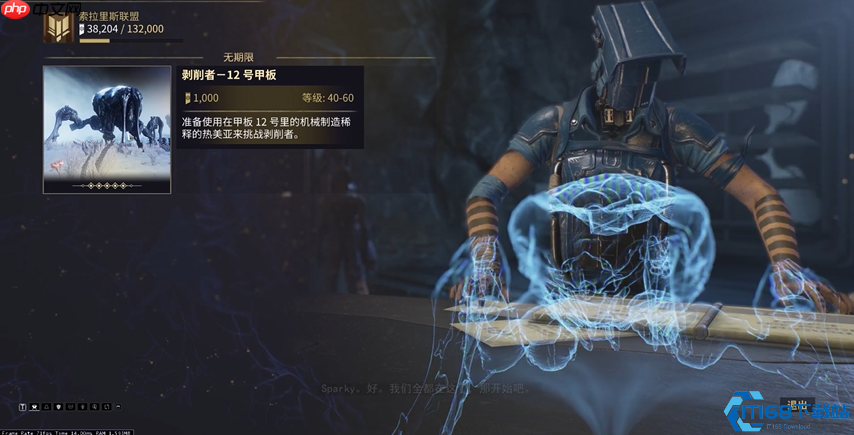The image size is (854, 435).
Task: Open the Exploiter Orb bounty thumbnail
Action: point(107,129)
